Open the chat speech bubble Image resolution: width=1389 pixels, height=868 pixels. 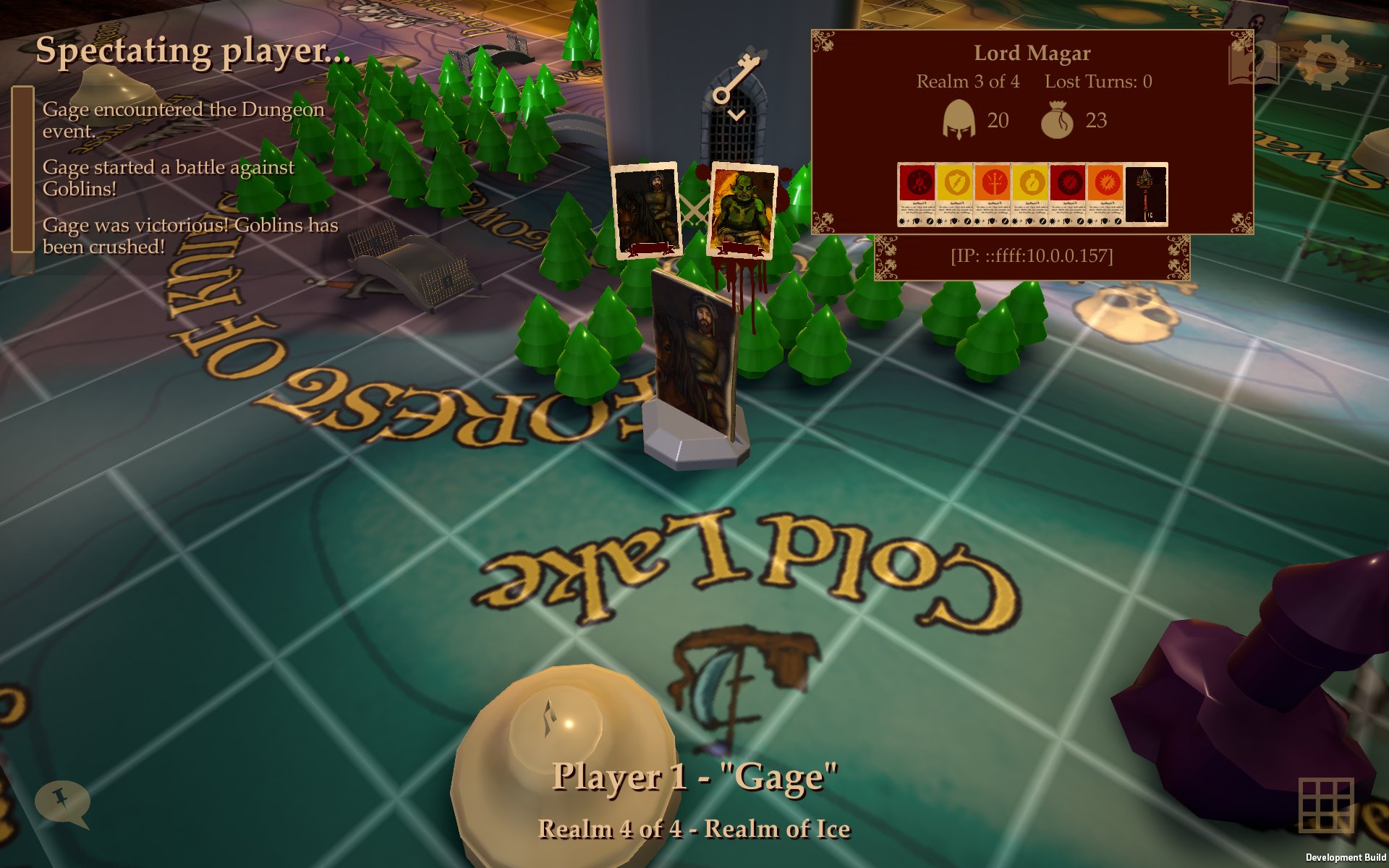click(x=62, y=804)
